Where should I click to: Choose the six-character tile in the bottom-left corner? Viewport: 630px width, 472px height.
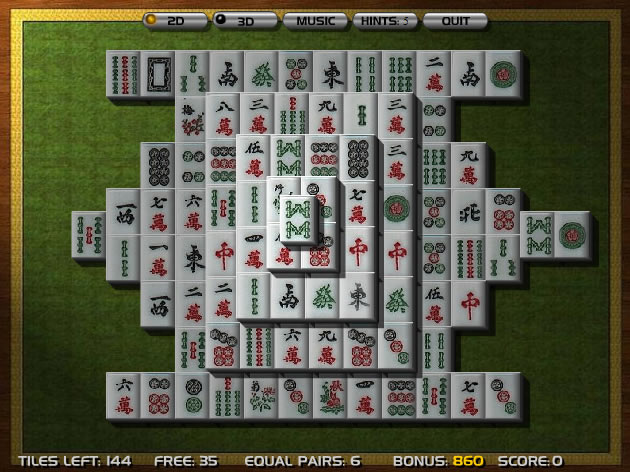click(123, 394)
